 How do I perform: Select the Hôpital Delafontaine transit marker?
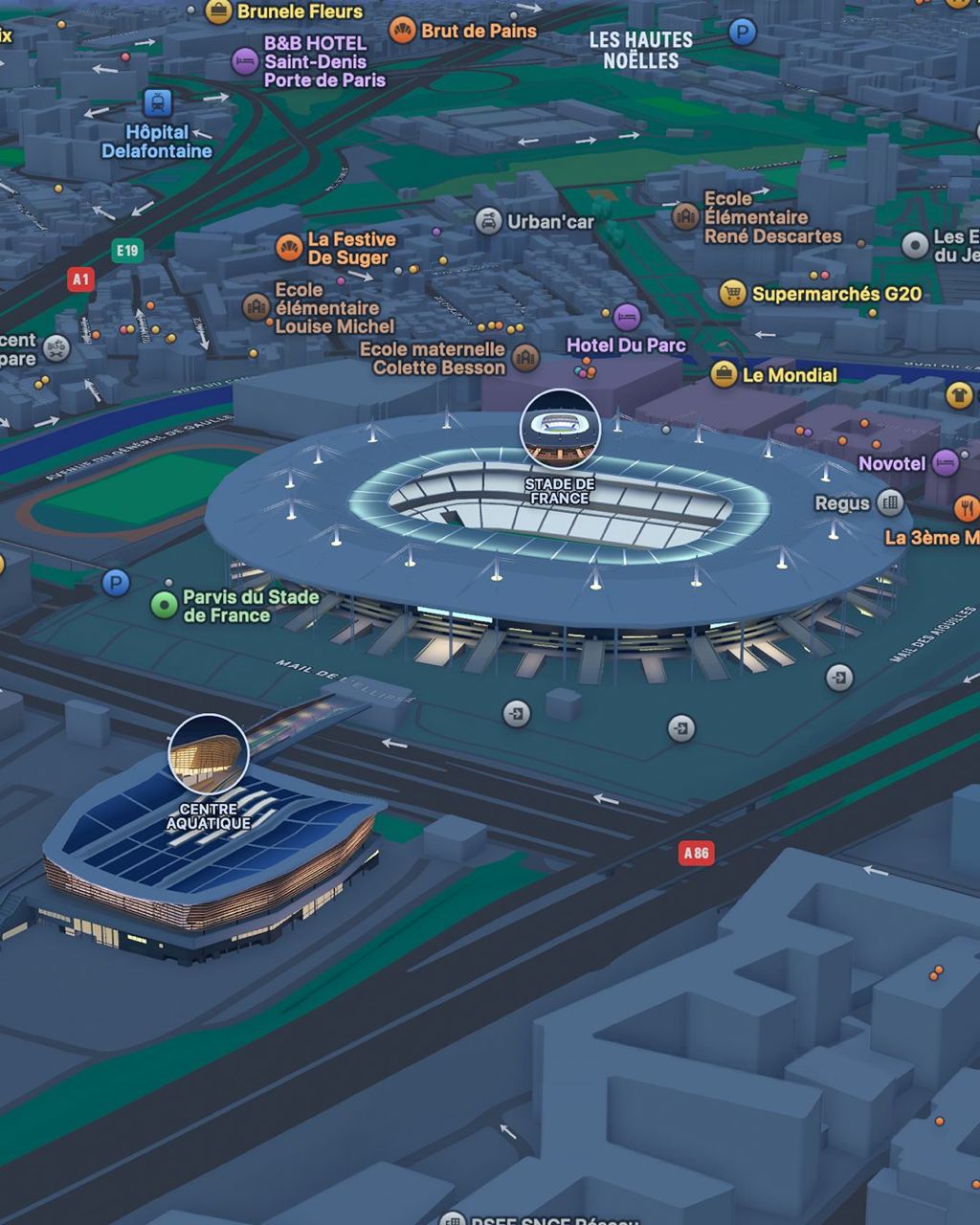pyautogui.click(x=157, y=102)
